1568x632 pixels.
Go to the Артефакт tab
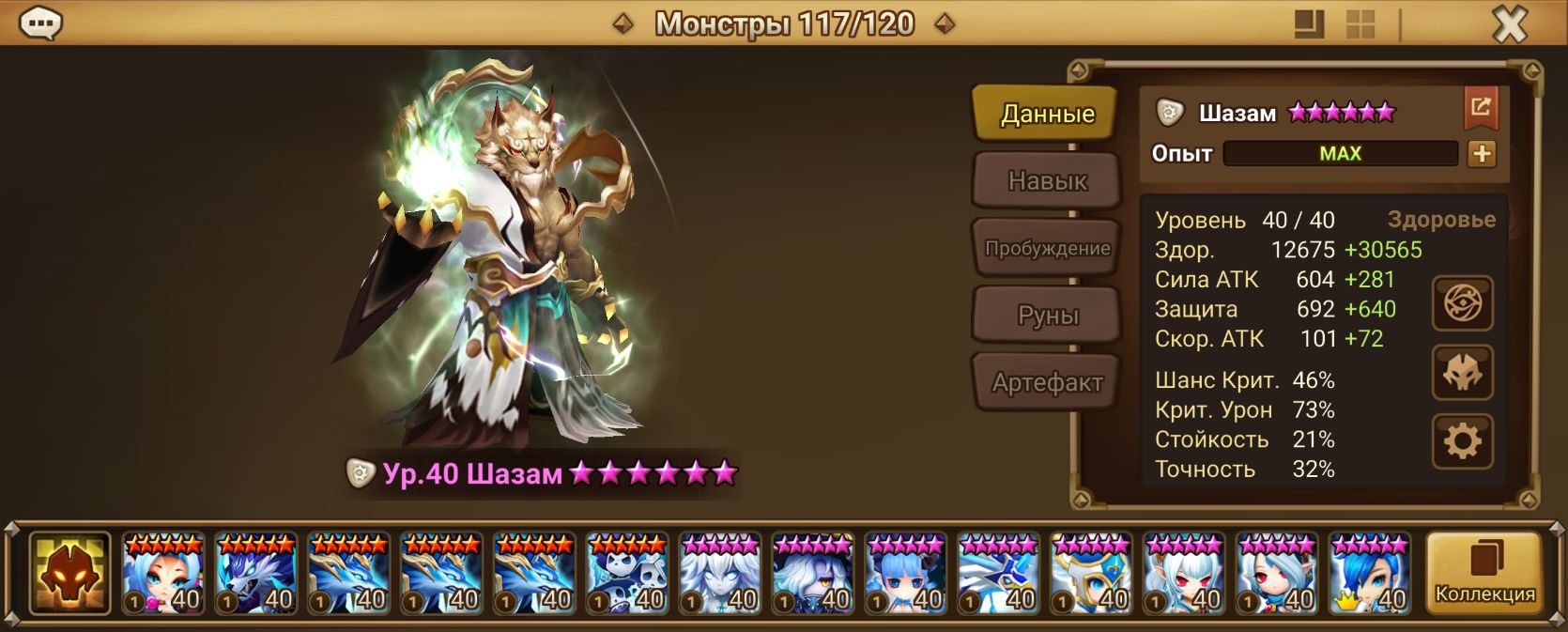1047,382
